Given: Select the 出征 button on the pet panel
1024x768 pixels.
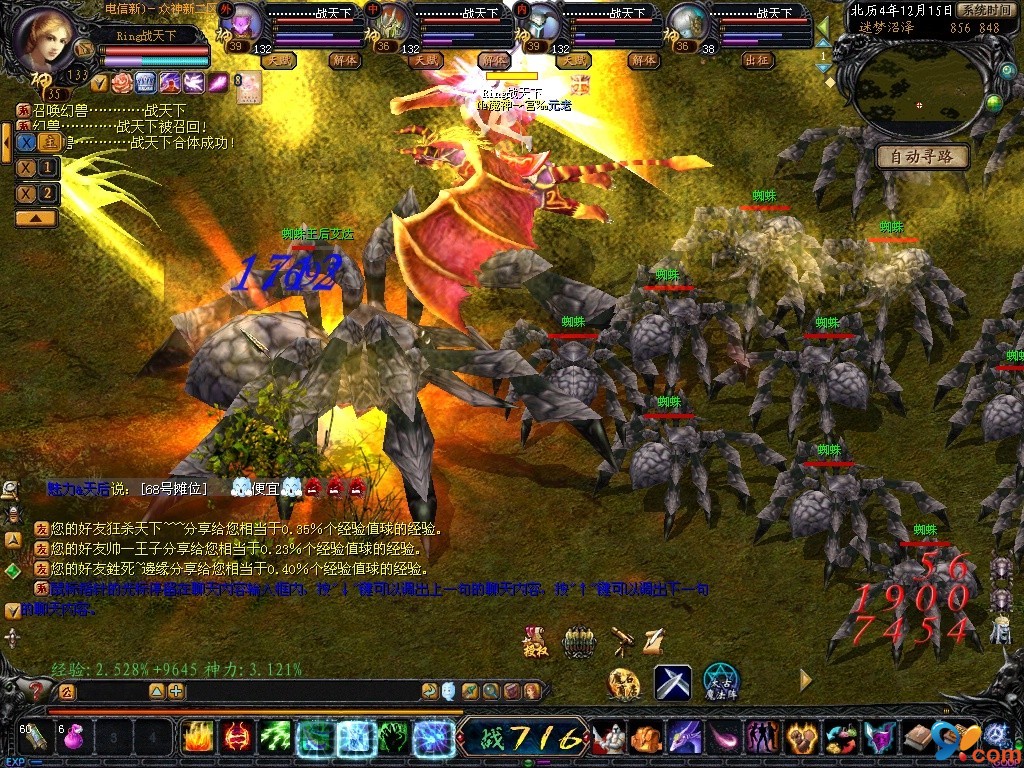Looking at the screenshot, I should pyautogui.click(x=758, y=60).
